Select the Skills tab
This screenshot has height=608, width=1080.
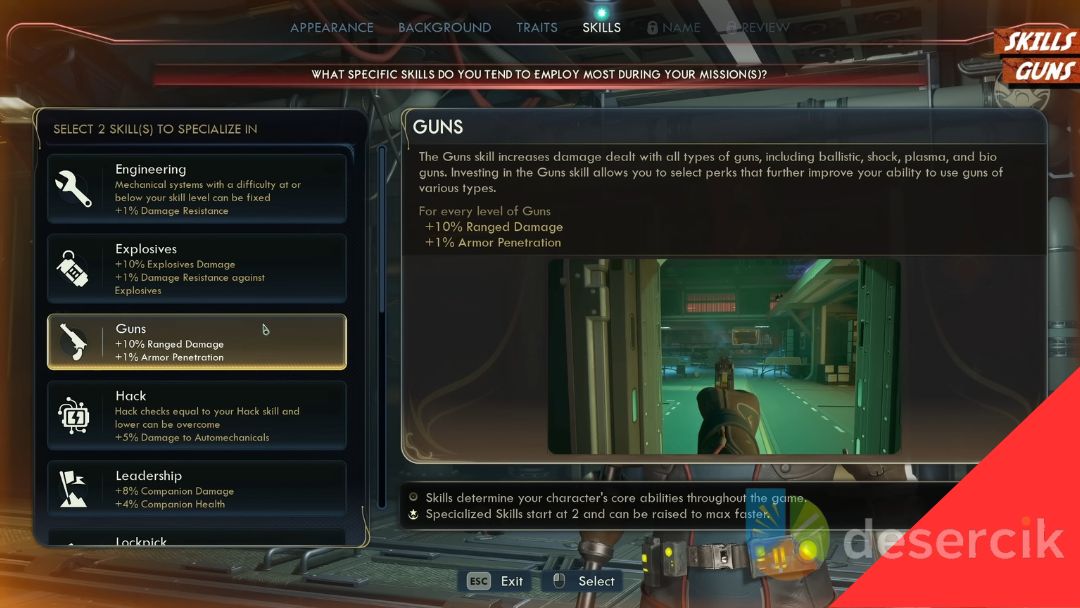pyautogui.click(x=601, y=27)
